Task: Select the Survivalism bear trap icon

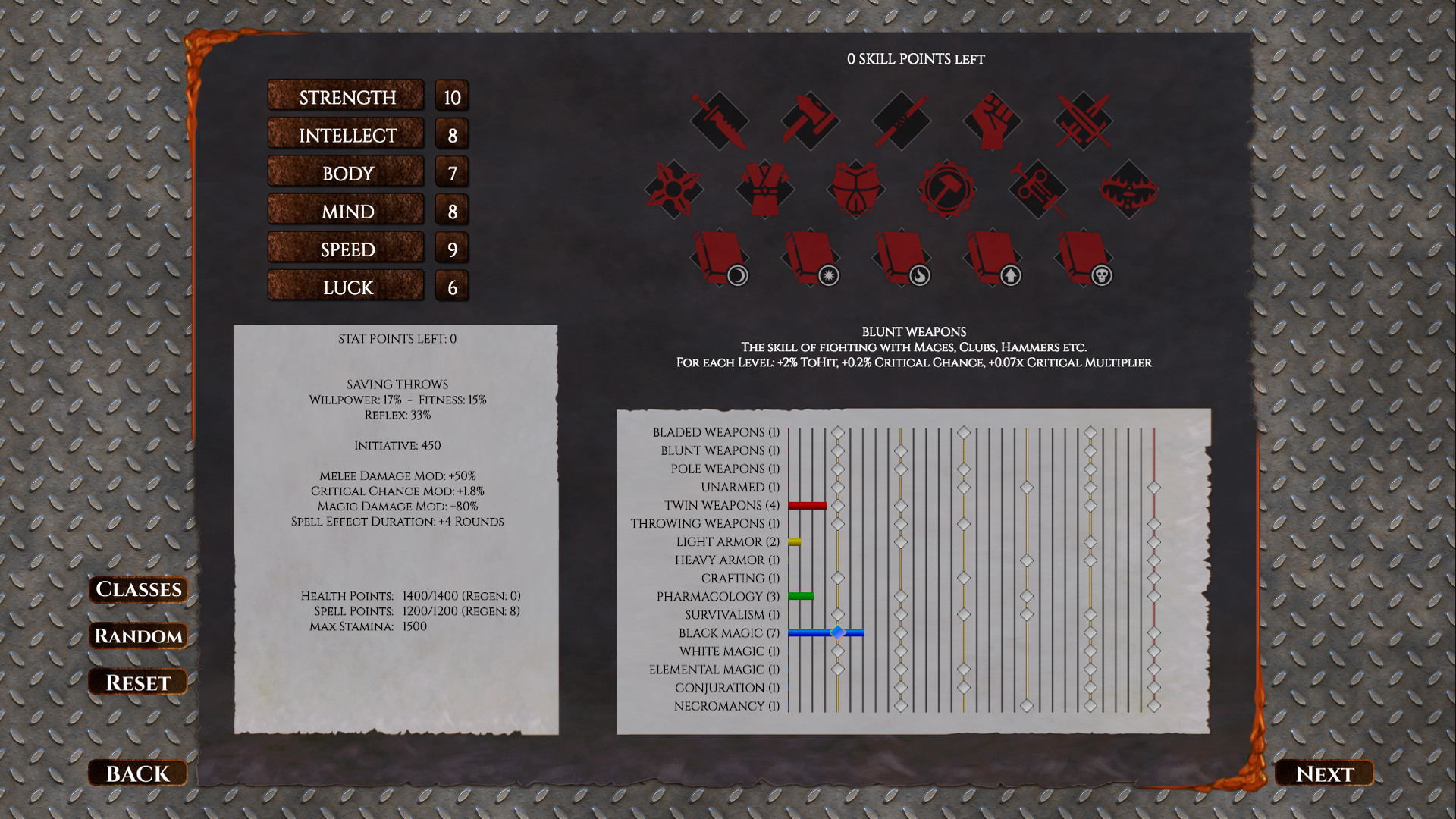Action: [x=1128, y=190]
